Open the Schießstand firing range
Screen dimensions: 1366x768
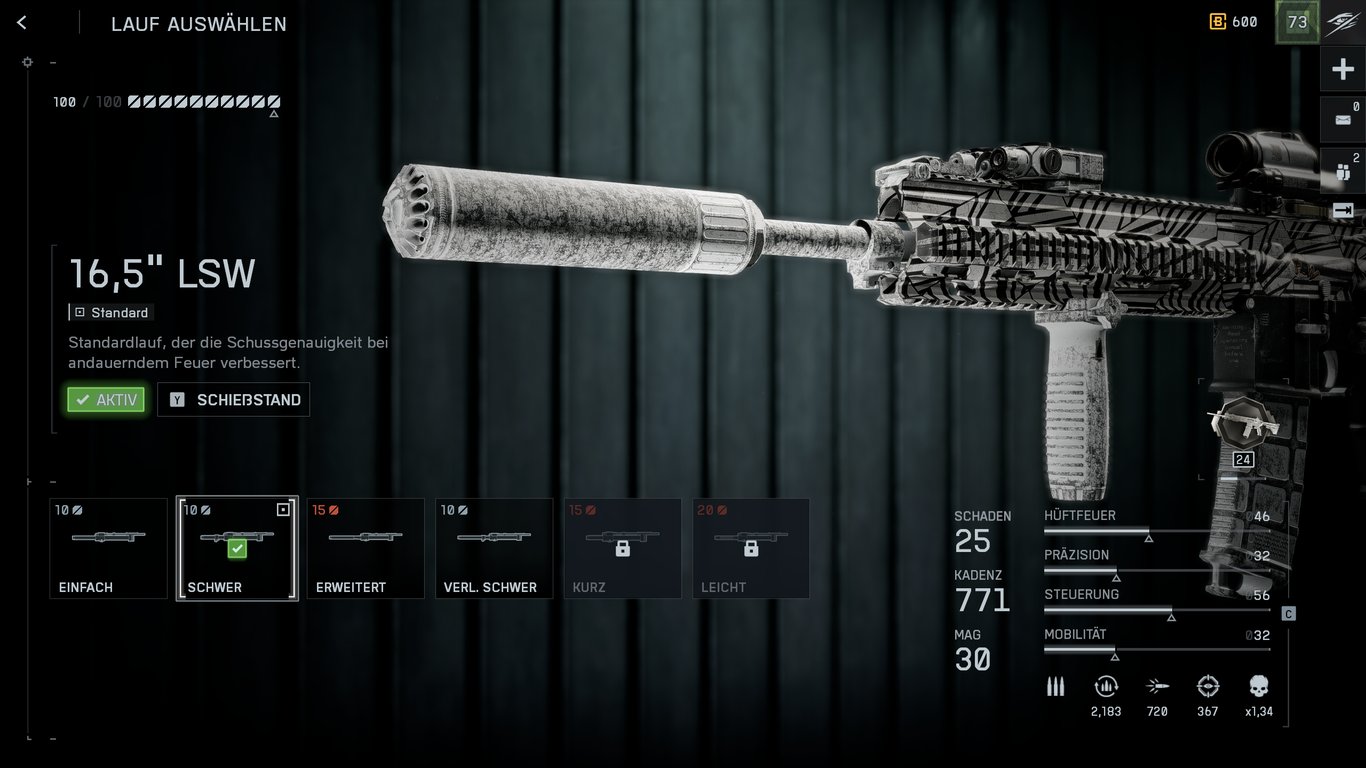click(234, 400)
